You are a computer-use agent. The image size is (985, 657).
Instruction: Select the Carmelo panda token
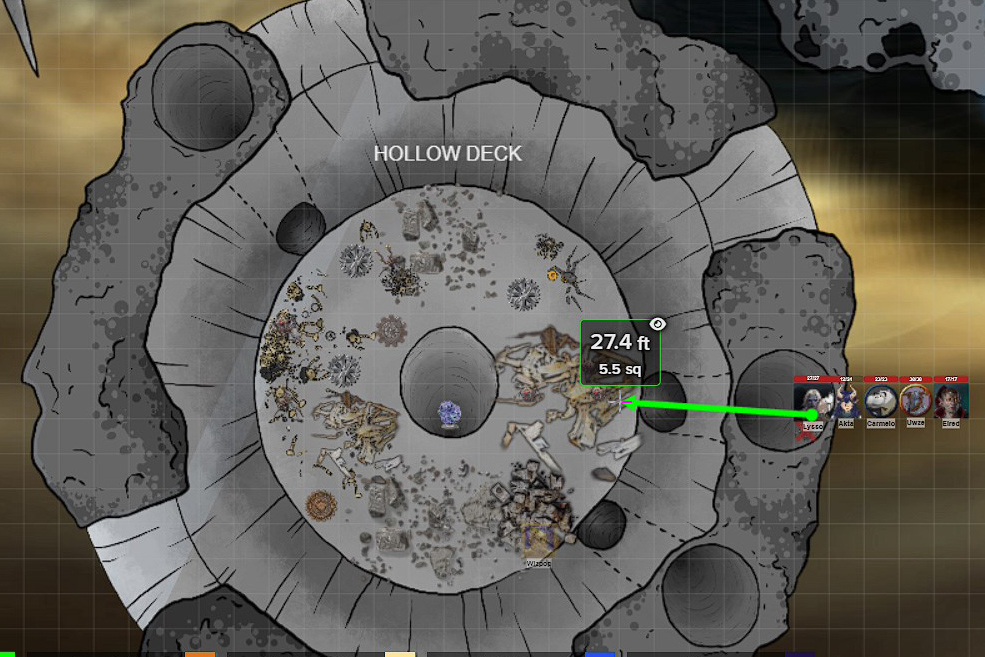[x=881, y=401]
